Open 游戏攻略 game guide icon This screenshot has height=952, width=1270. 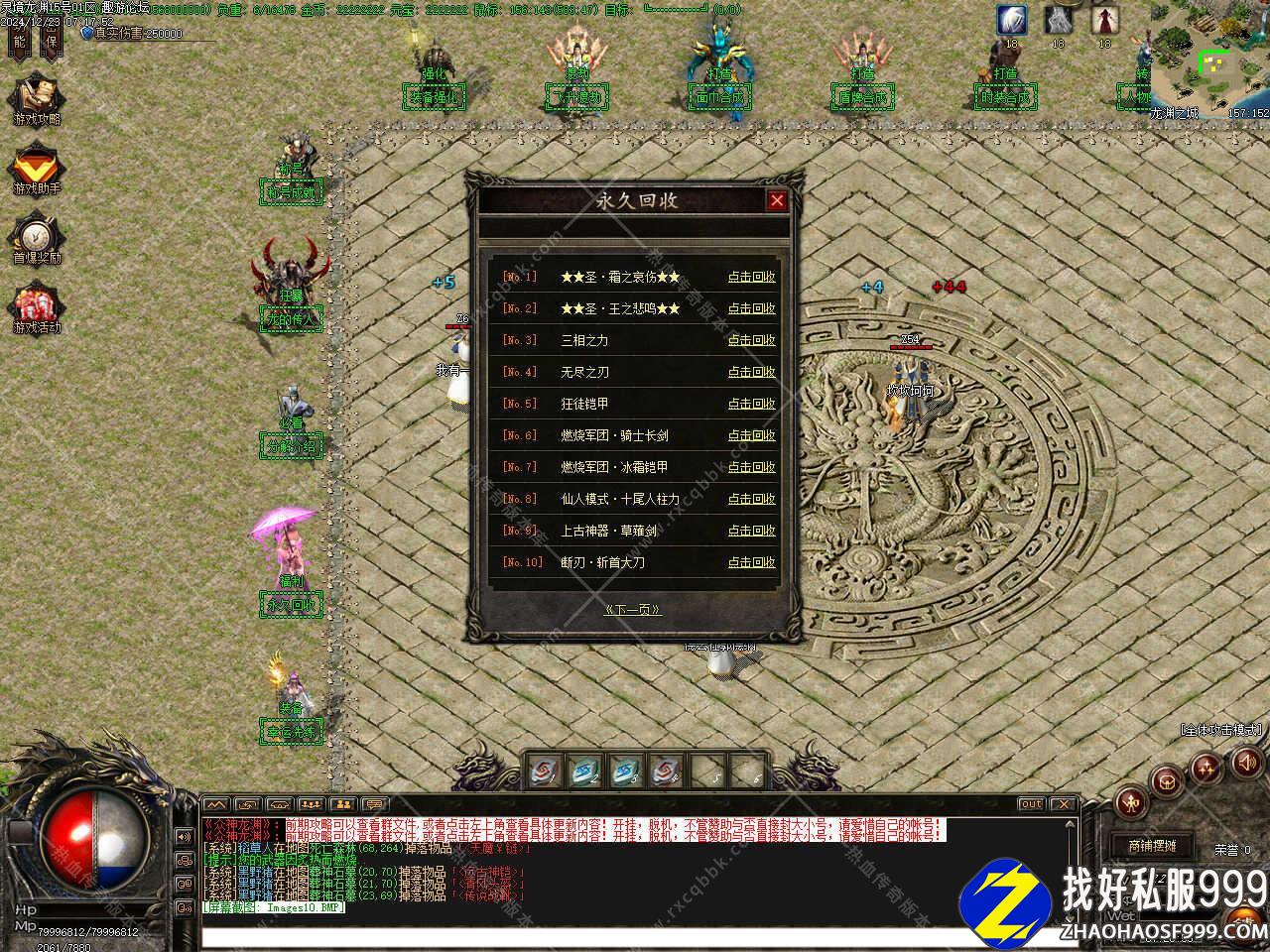(x=37, y=99)
